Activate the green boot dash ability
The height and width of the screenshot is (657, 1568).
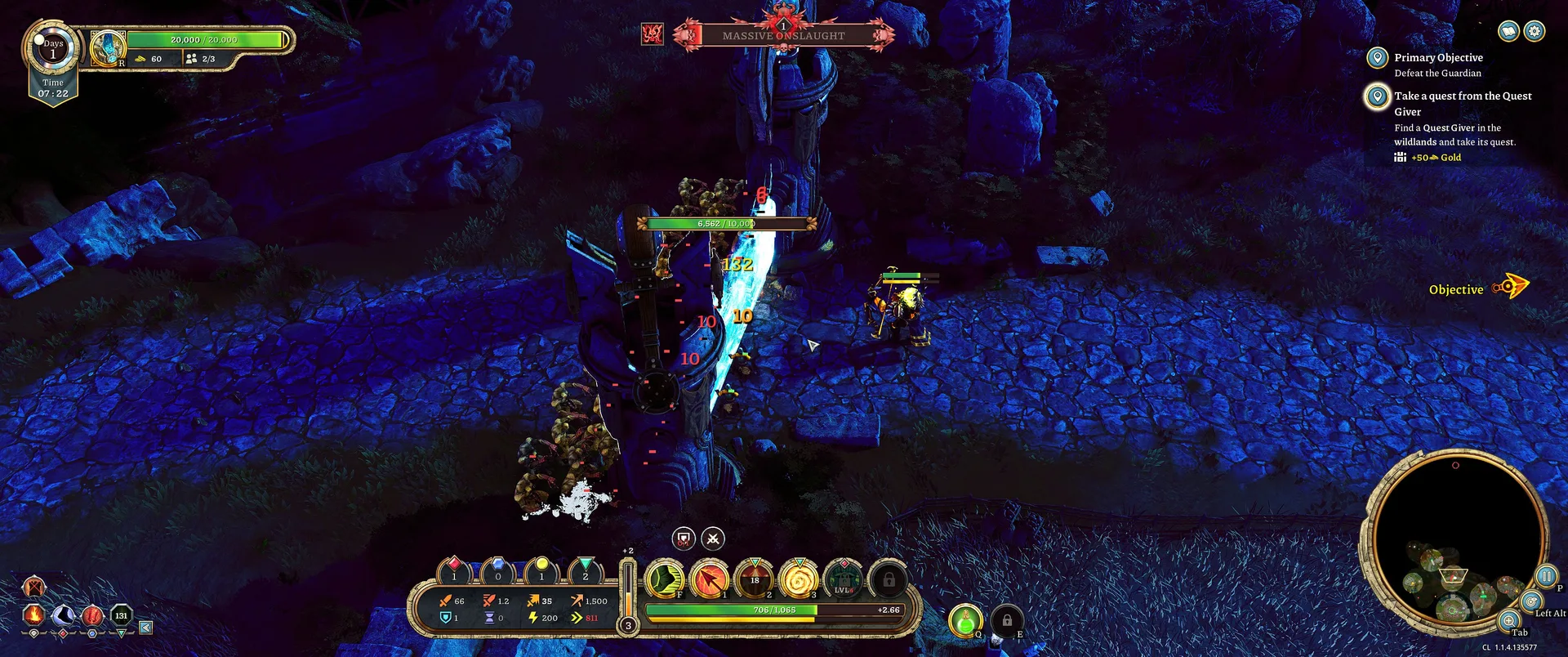coord(665,579)
